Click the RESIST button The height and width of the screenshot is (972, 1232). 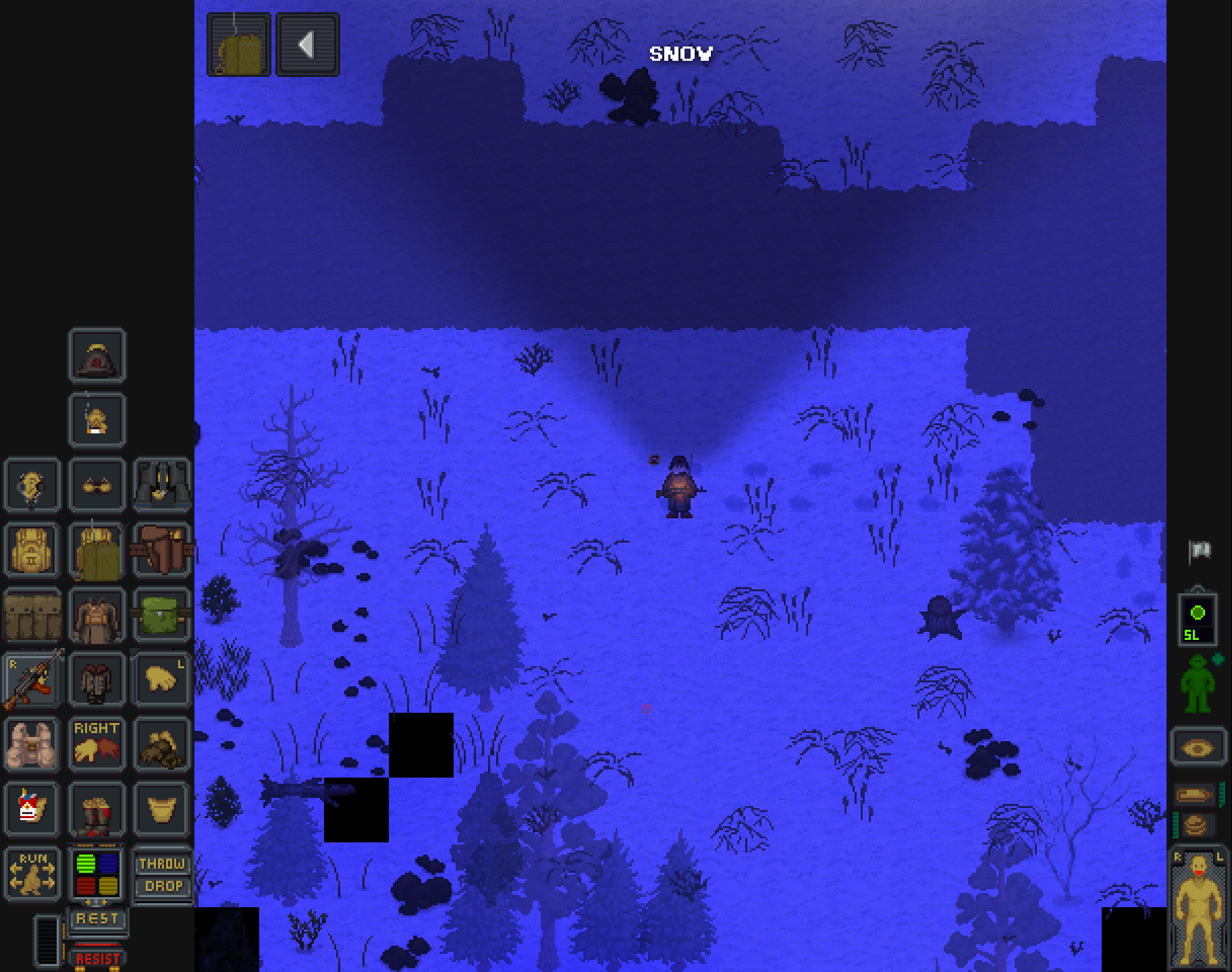[x=97, y=959]
